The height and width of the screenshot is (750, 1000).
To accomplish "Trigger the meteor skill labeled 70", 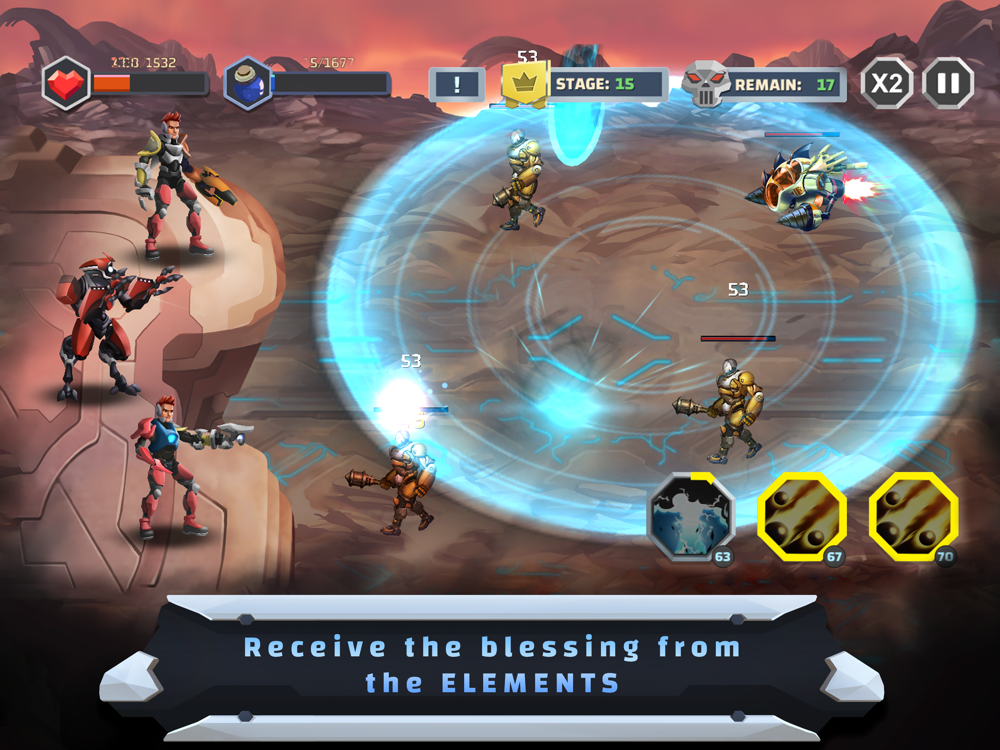I will (913, 517).
